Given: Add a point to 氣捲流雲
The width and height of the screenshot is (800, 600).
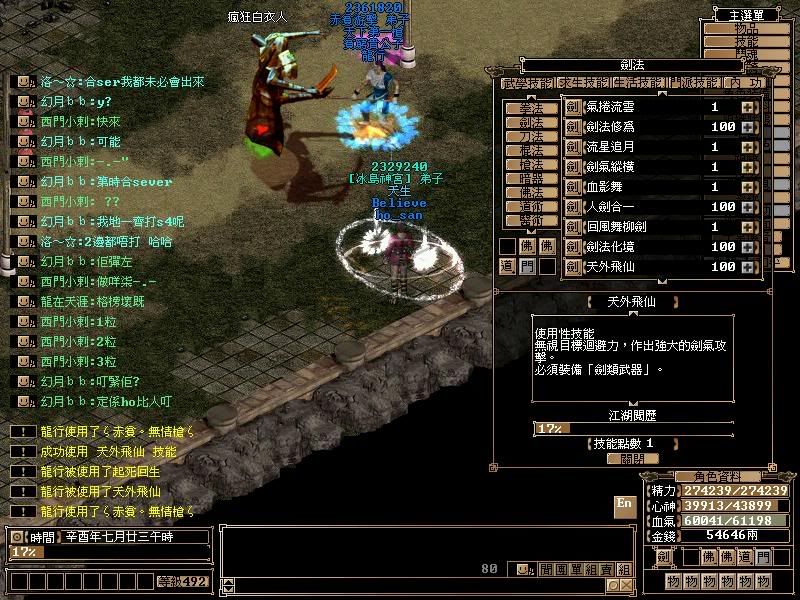Looking at the screenshot, I should click(x=747, y=107).
